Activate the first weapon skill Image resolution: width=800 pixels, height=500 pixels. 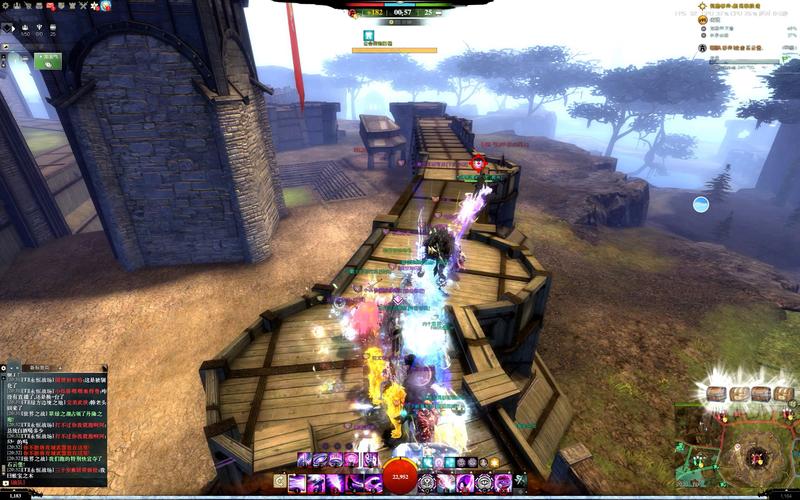[x=297, y=482]
